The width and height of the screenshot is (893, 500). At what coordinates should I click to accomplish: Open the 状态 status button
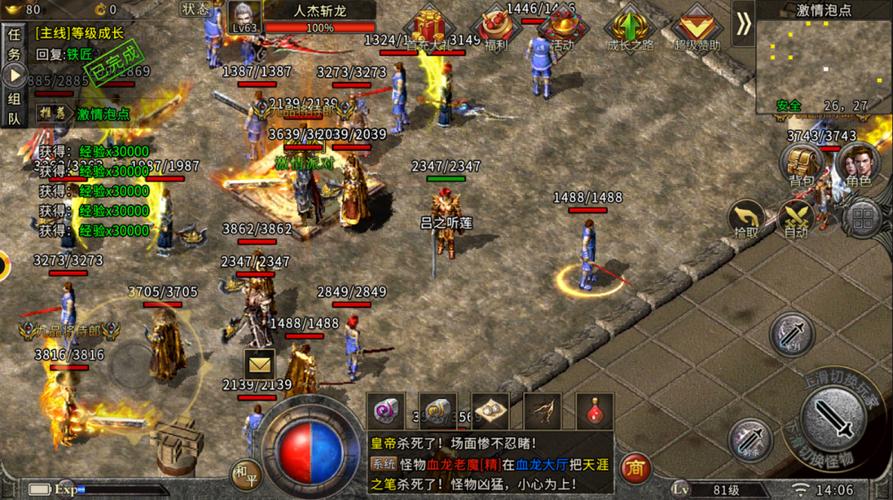(x=196, y=8)
